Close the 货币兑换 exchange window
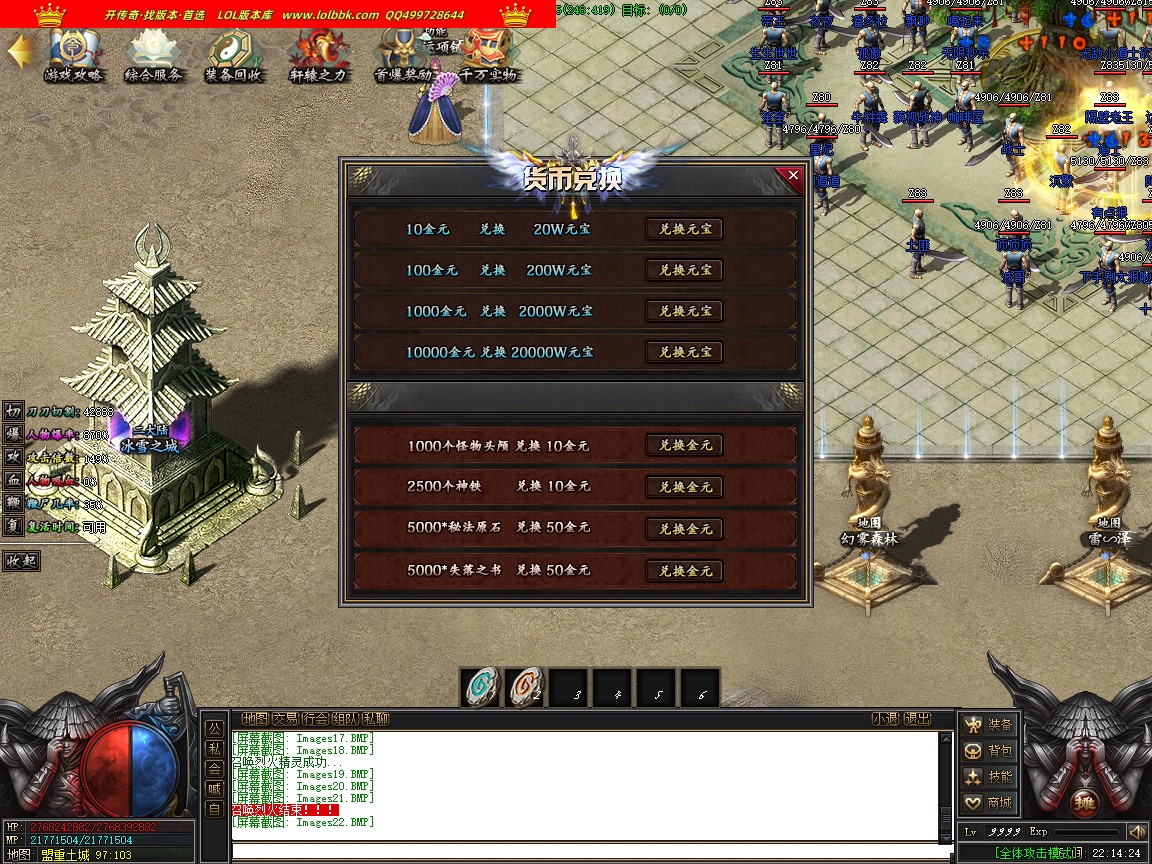The image size is (1152, 864). tap(793, 176)
